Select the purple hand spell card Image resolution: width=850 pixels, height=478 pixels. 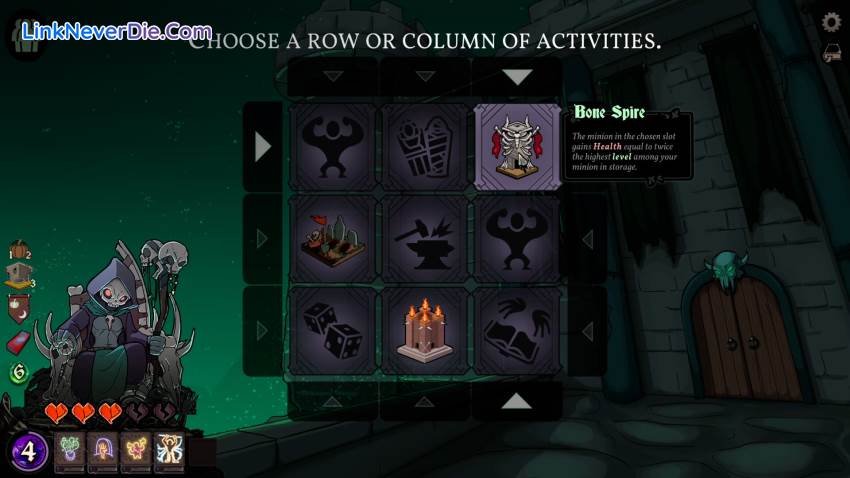[103, 452]
